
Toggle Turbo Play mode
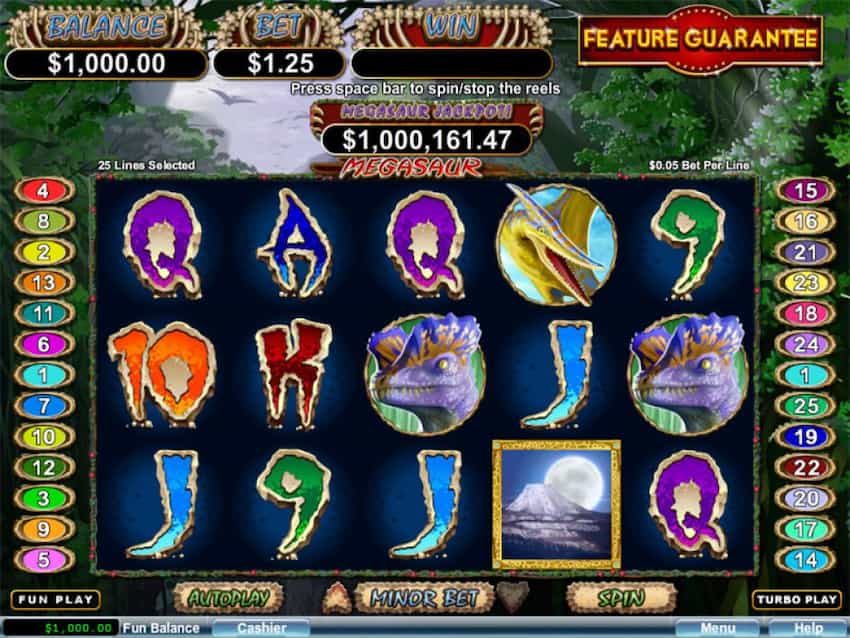796,600
